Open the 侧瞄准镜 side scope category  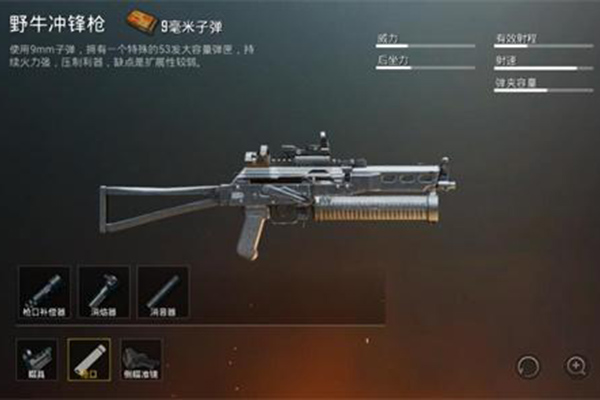(x=141, y=358)
